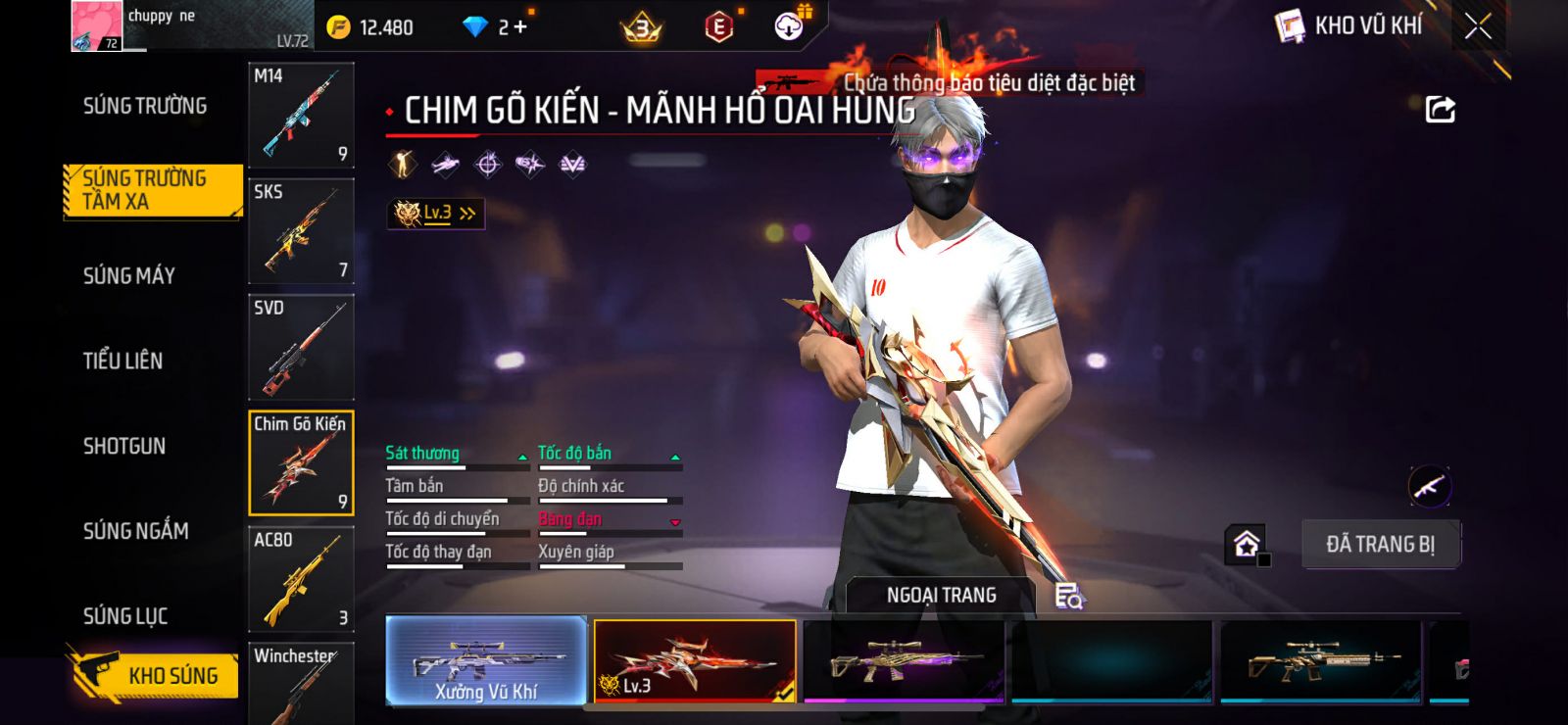The image size is (1568, 725).
Task: Share this weapon skin
Action: [x=1440, y=109]
